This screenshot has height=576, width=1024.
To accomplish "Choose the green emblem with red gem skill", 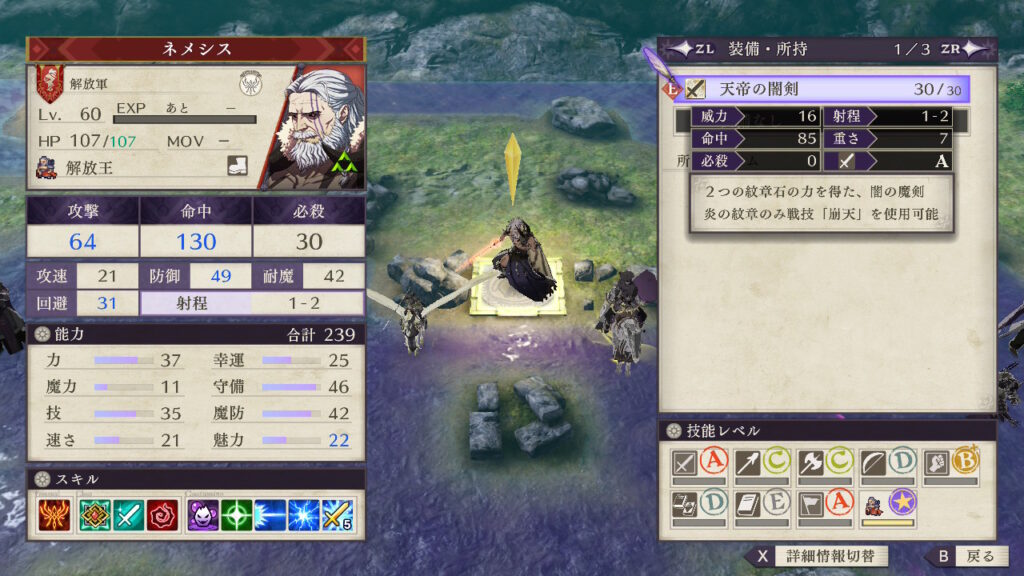I will click(95, 515).
